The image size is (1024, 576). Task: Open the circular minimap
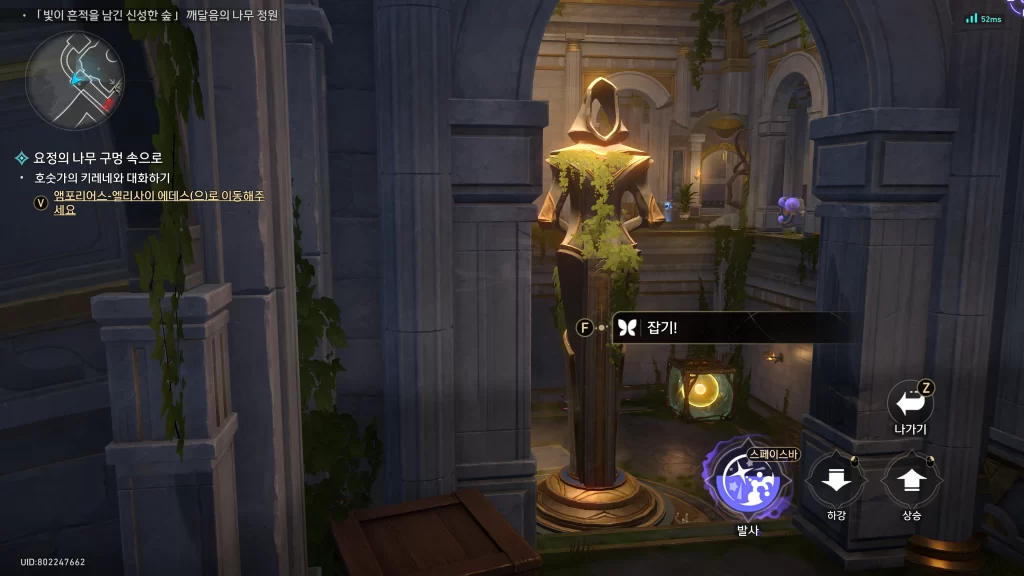point(75,80)
